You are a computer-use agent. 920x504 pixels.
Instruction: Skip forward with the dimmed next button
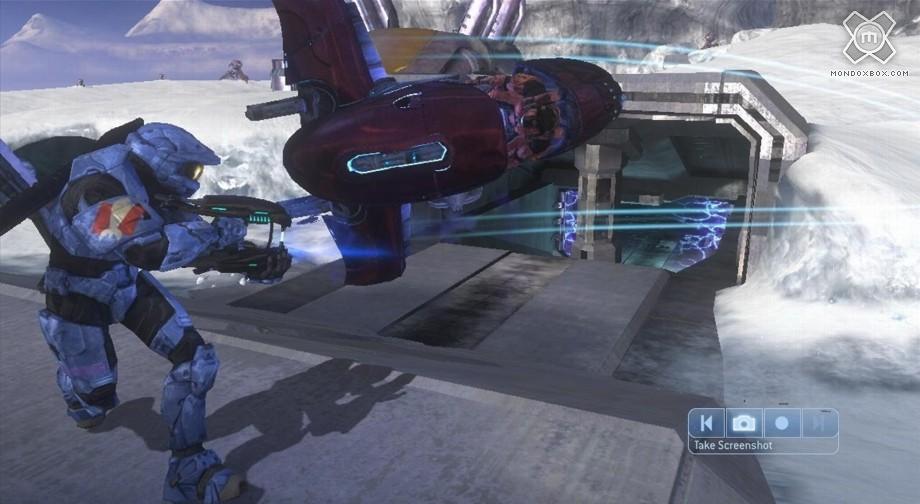pos(819,423)
